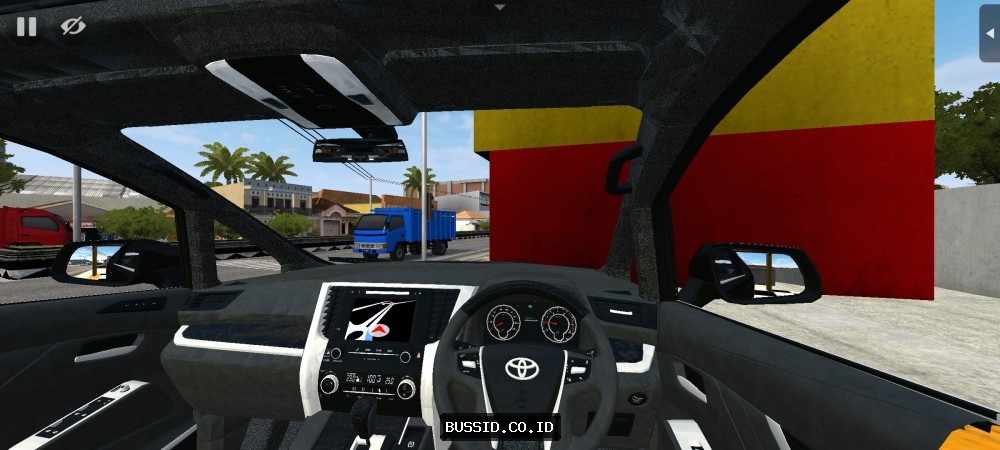Open the top drop-down arrow handle
Viewport: 1000px width, 450px height.
click(x=500, y=7)
